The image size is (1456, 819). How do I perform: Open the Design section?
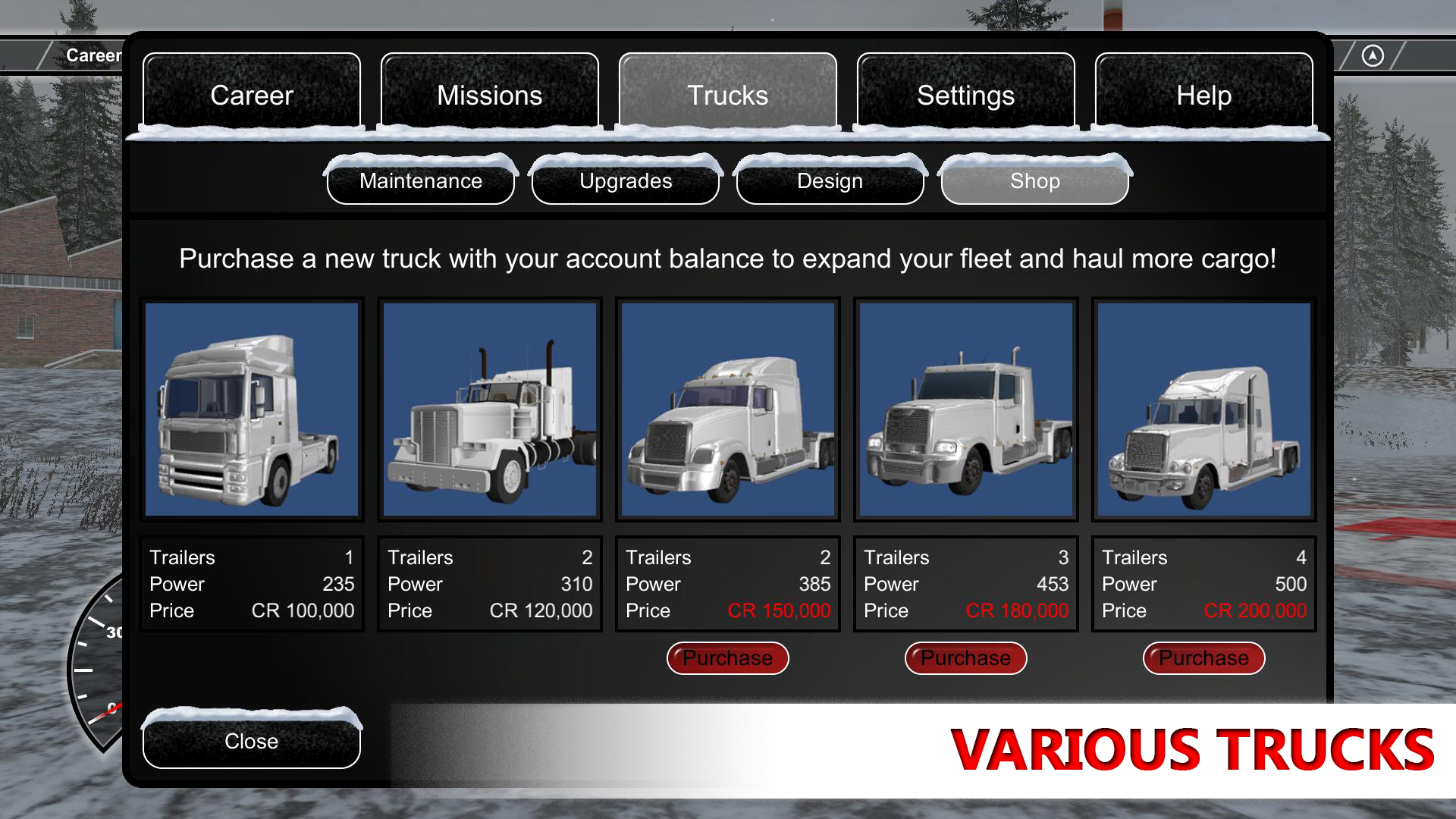point(829,181)
